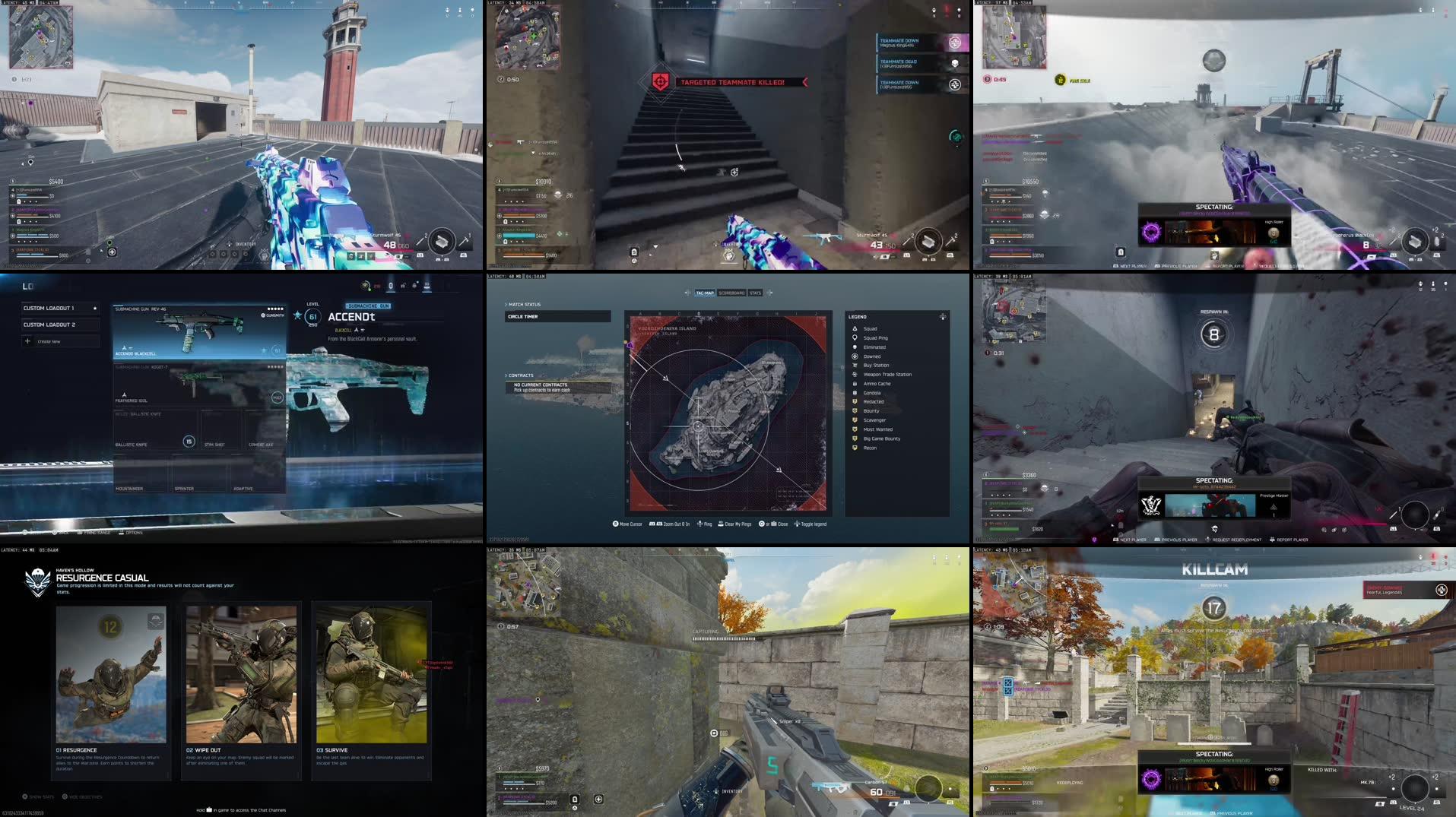Screen dimensions: 1456x817
Task: Click Toggle Legend on the tac-map
Action: pos(809,524)
